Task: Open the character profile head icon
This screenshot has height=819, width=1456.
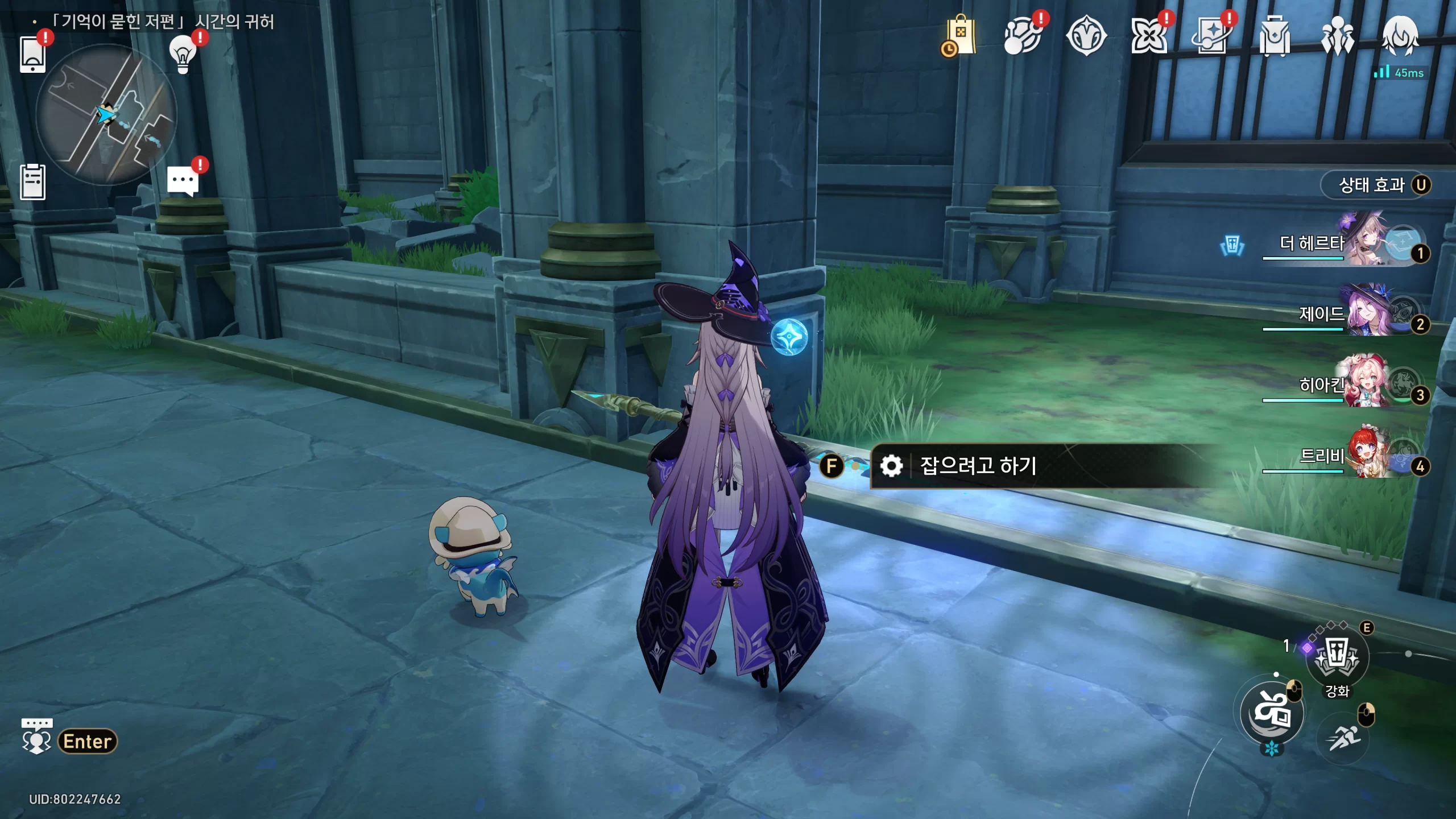Action: (x=1400, y=36)
